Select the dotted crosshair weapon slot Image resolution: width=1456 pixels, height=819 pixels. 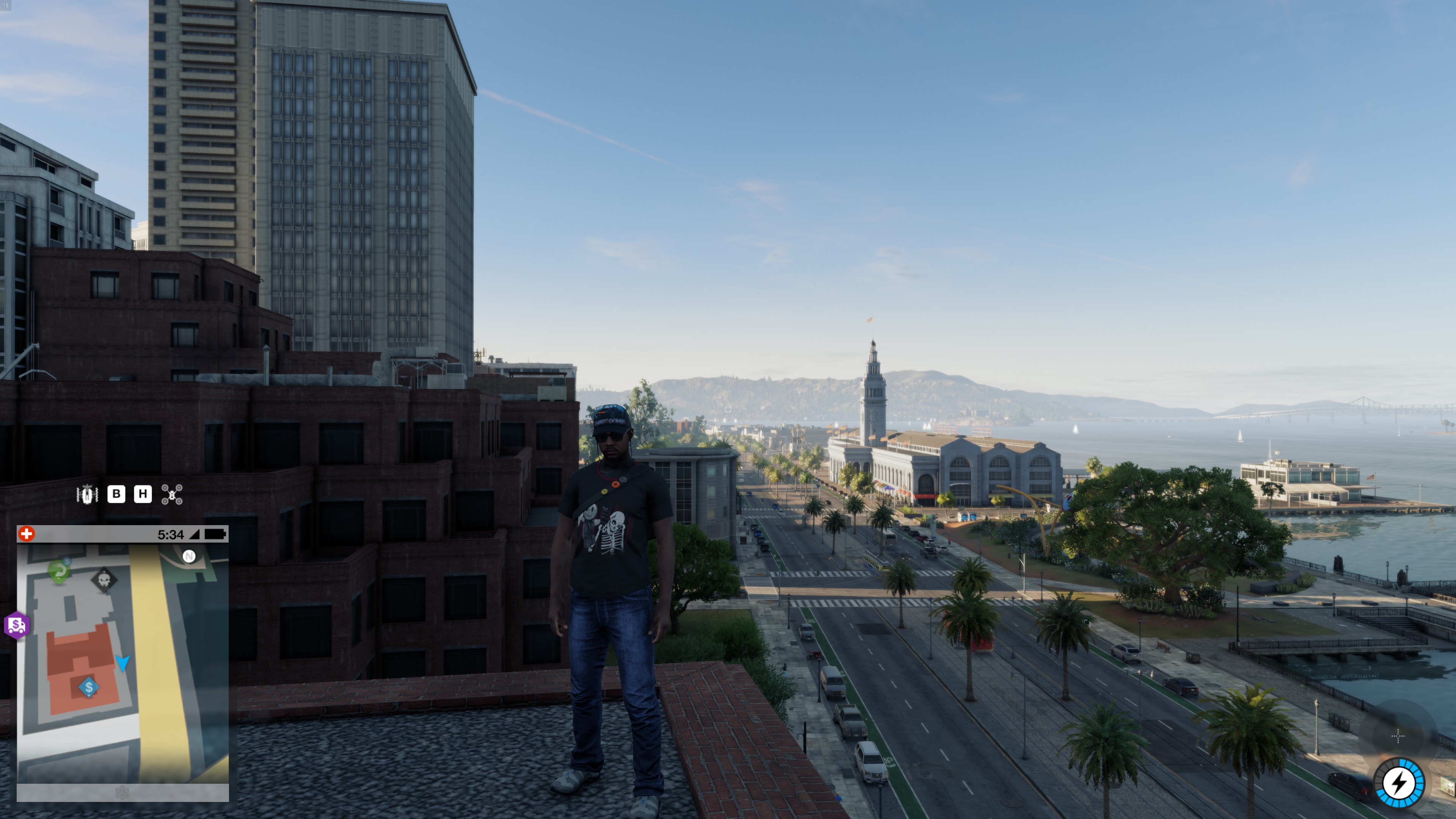coord(1398,736)
